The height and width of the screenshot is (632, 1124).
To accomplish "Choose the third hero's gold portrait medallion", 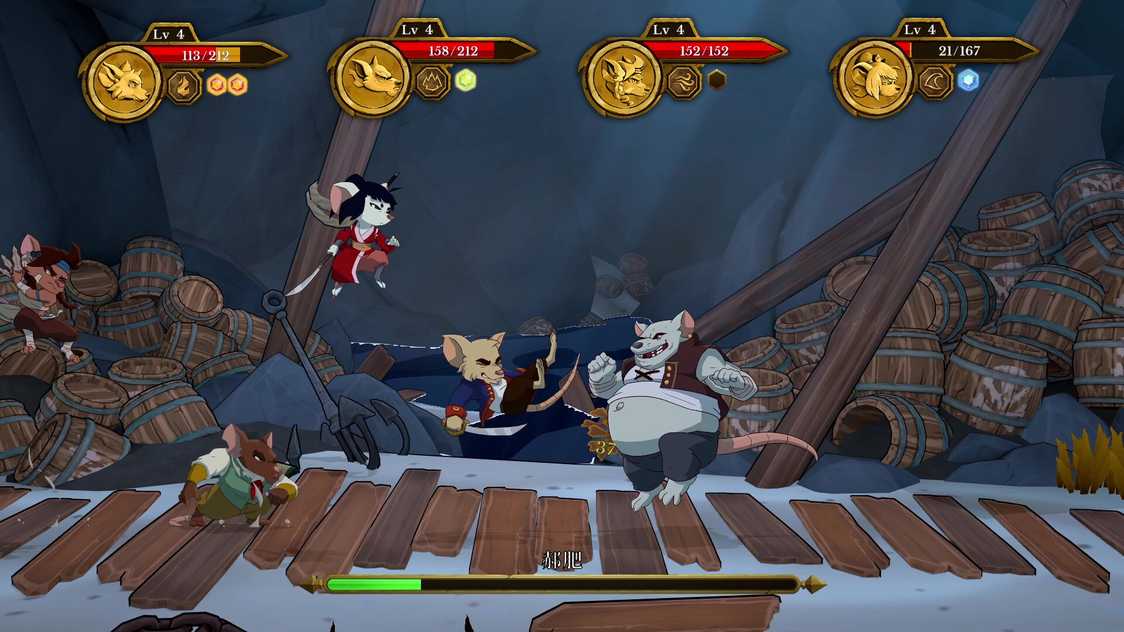I will pyautogui.click(x=623, y=80).
